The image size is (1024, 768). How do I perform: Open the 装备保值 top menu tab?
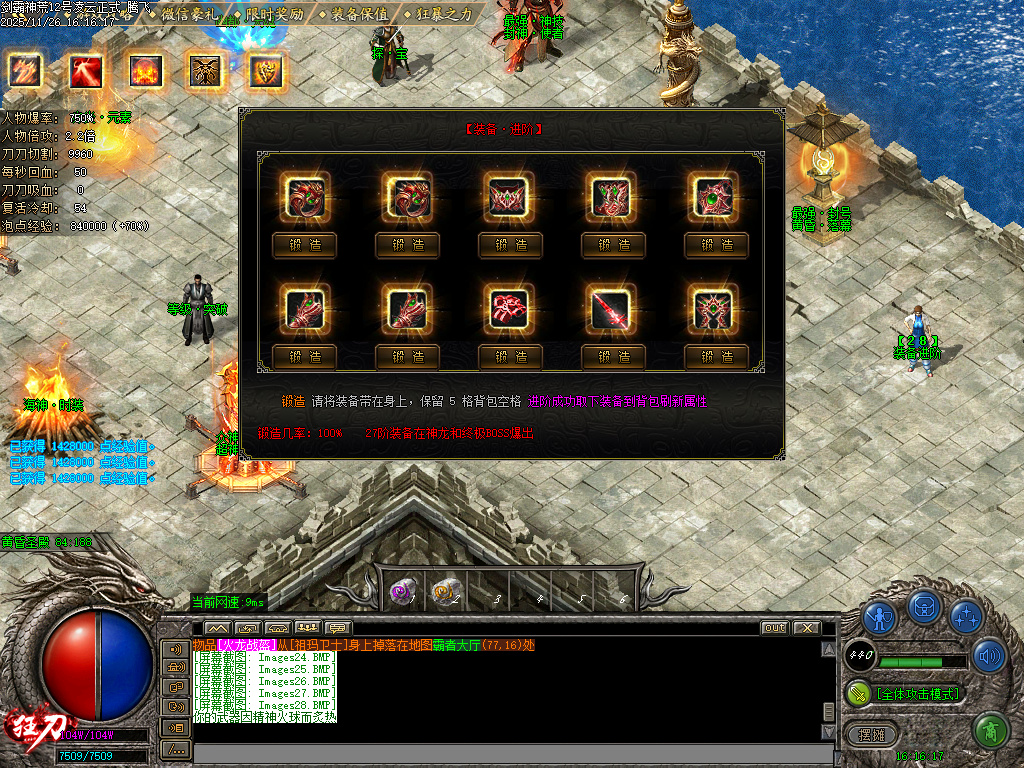point(355,15)
